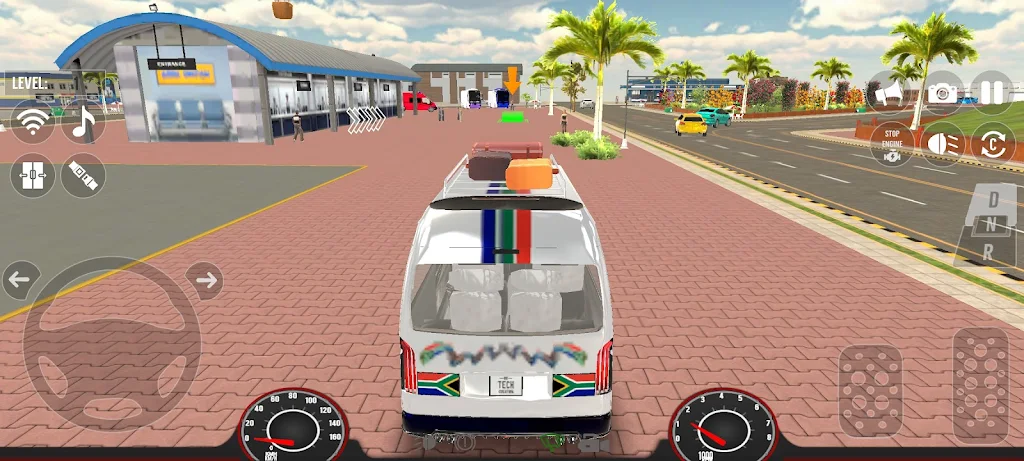Tap the right turn arrow
This screenshot has height=461, width=1024.
click(x=205, y=280)
